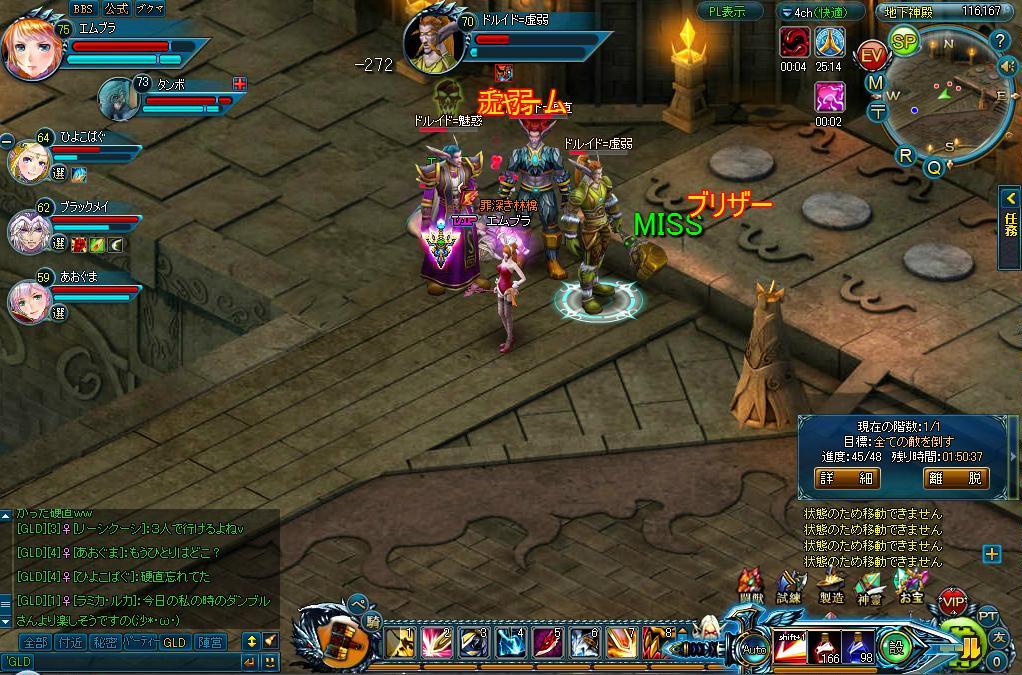This screenshot has height=675, width=1022.
Task: Open the お宝 treasure menu
Action: pyautogui.click(x=911, y=586)
